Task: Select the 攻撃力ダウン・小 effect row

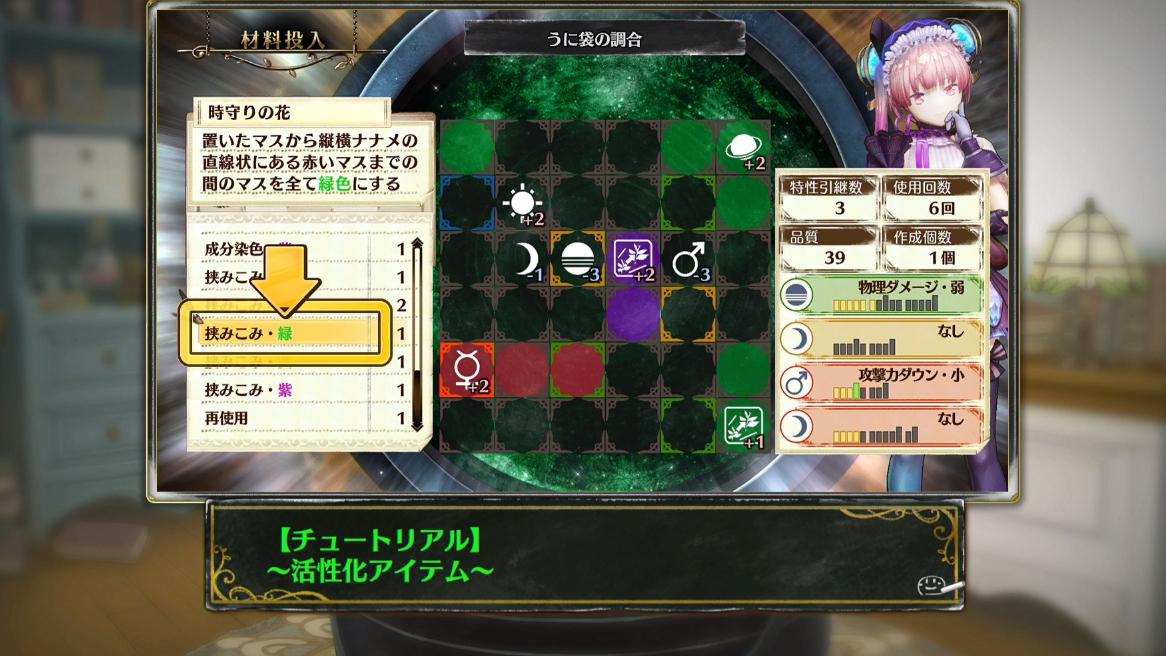Action: point(881,381)
